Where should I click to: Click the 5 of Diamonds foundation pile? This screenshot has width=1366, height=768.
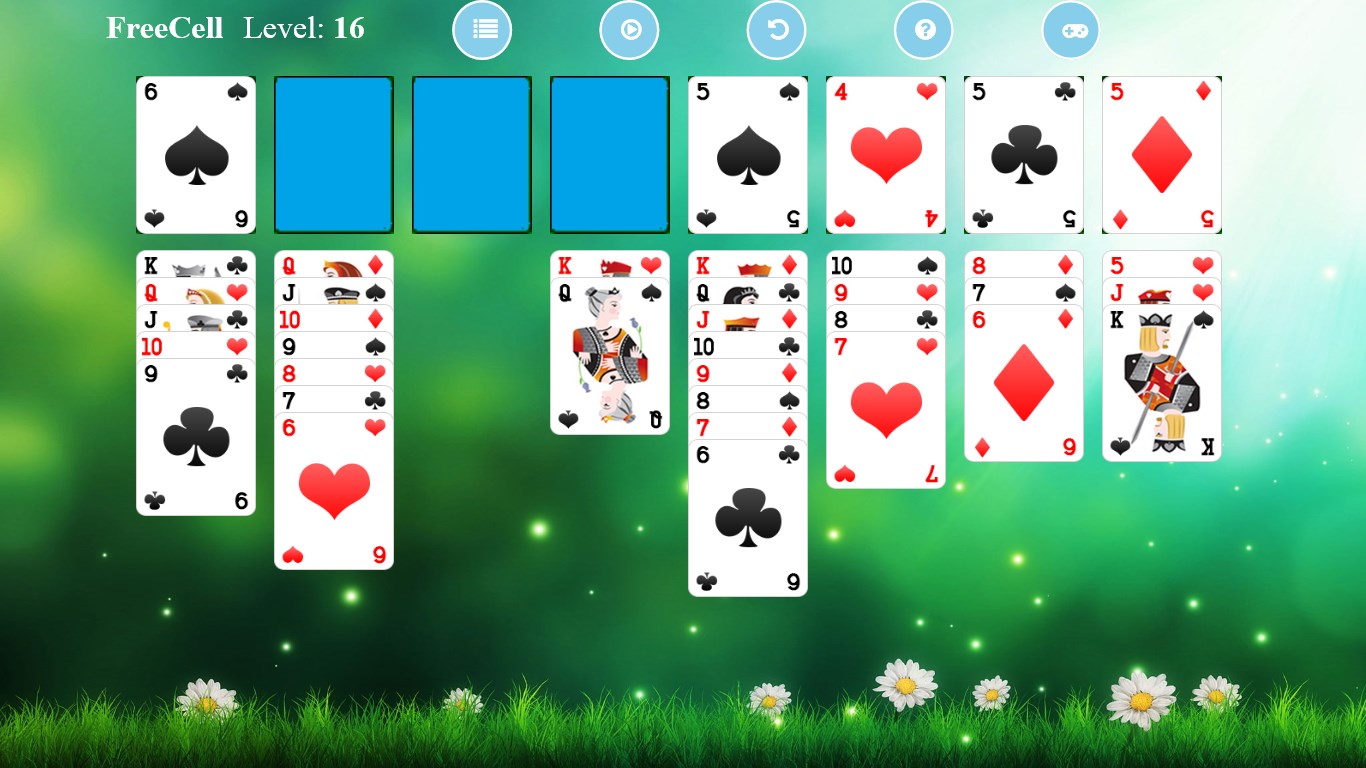(1161, 154)
